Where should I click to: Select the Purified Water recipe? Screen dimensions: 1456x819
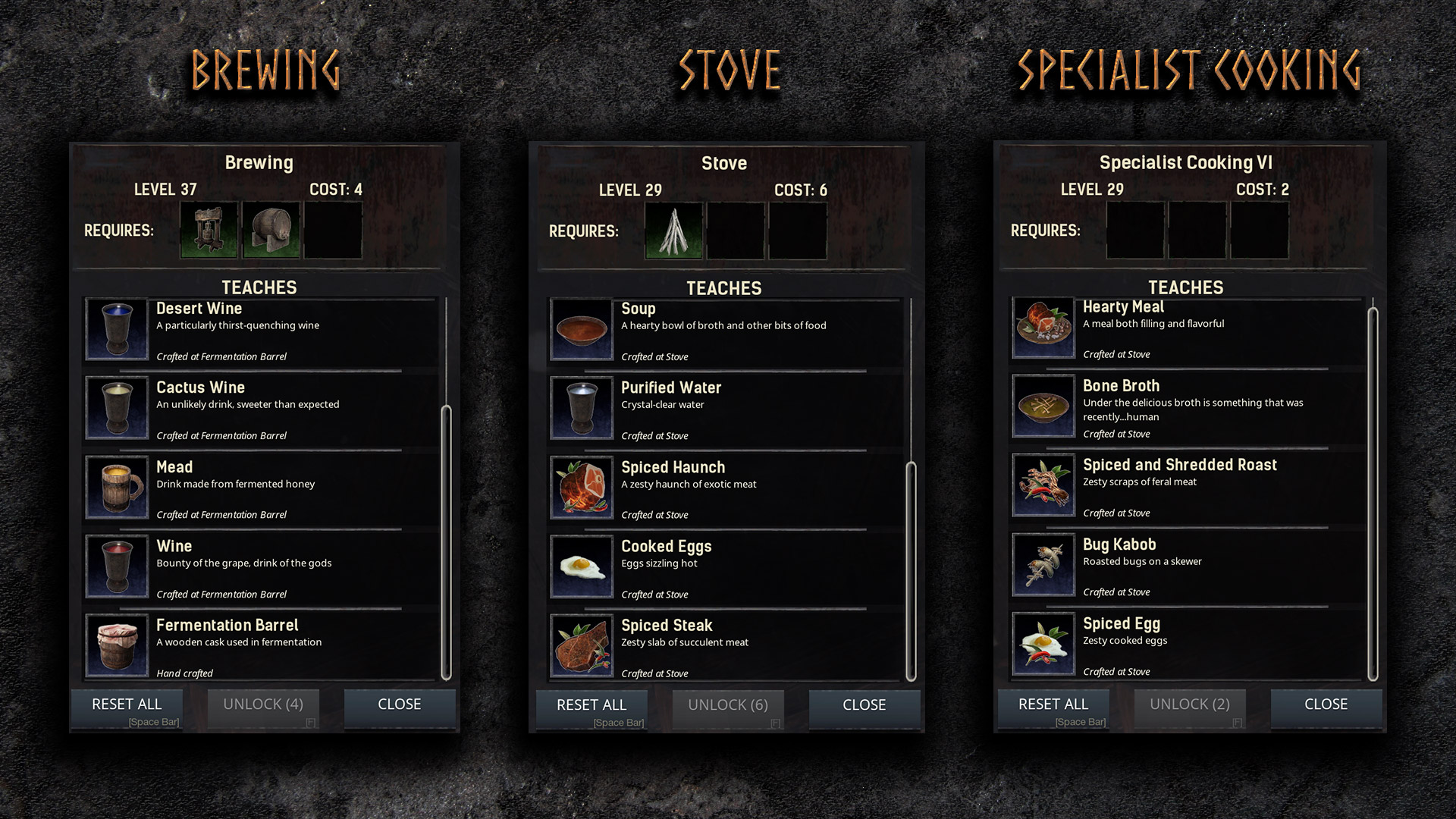click(723, 410)
